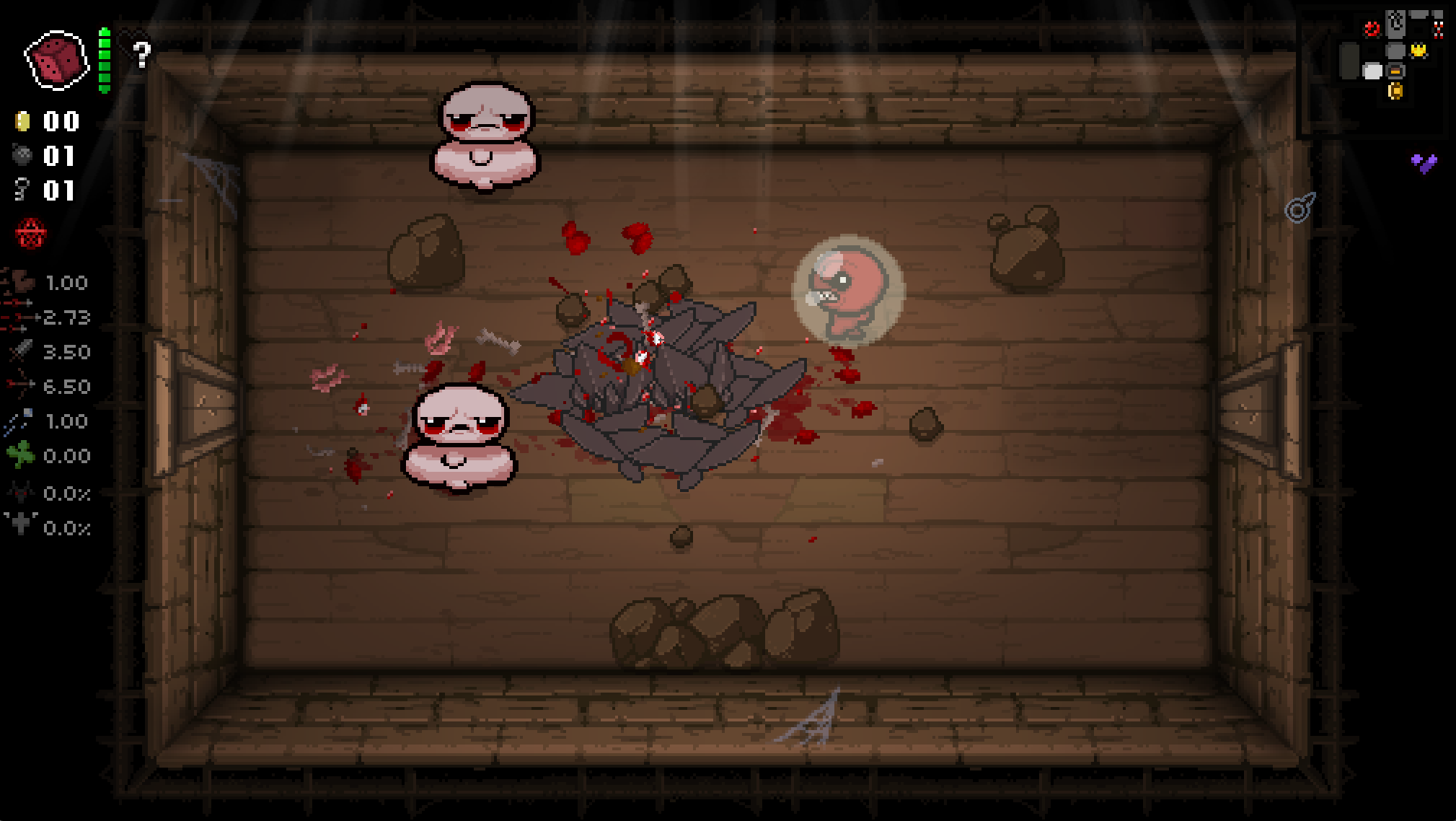
Task: Click the key icon next to the 01 counter
Action: [x=22, y=190]
